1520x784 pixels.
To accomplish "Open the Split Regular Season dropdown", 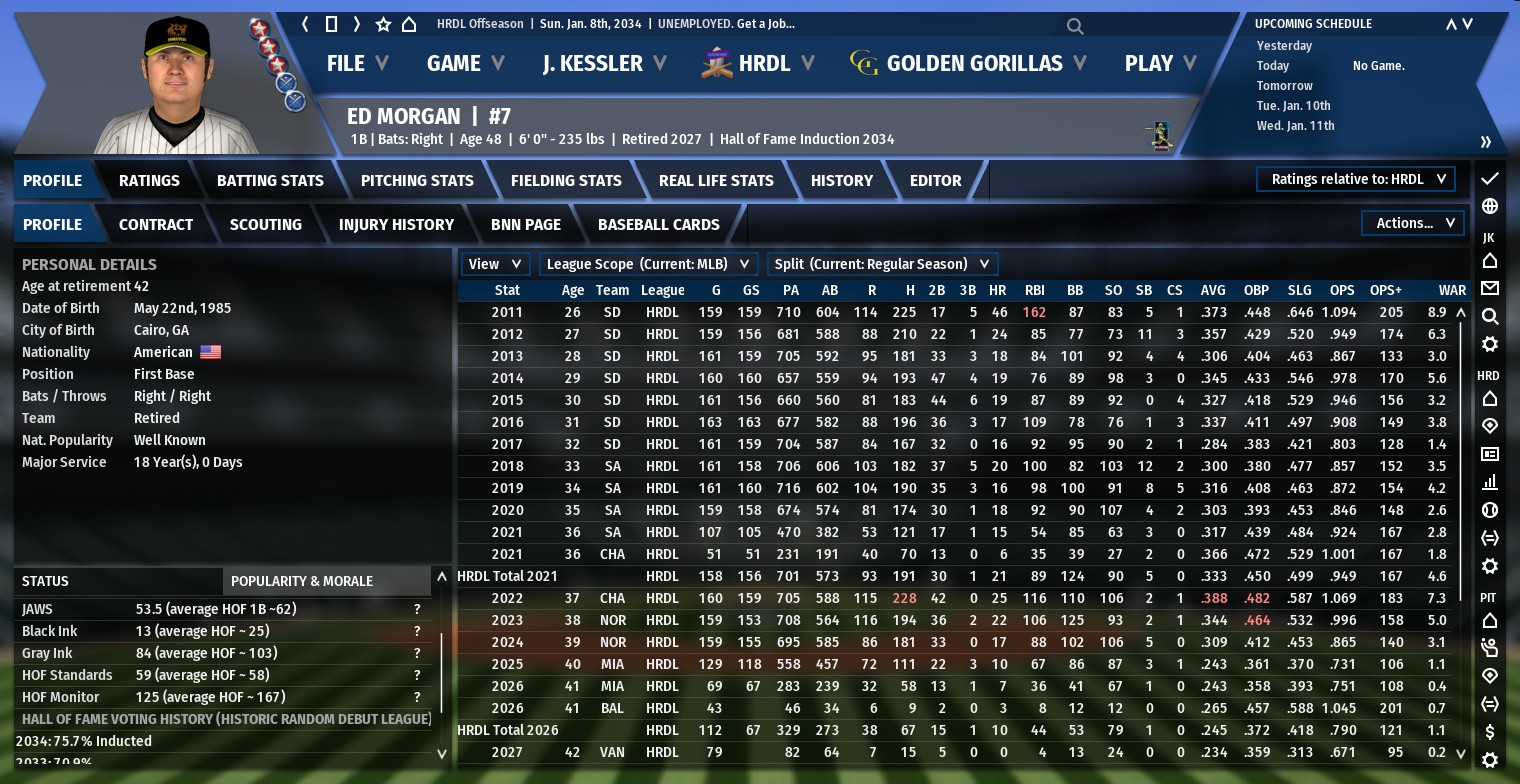I will coord(882,264).
